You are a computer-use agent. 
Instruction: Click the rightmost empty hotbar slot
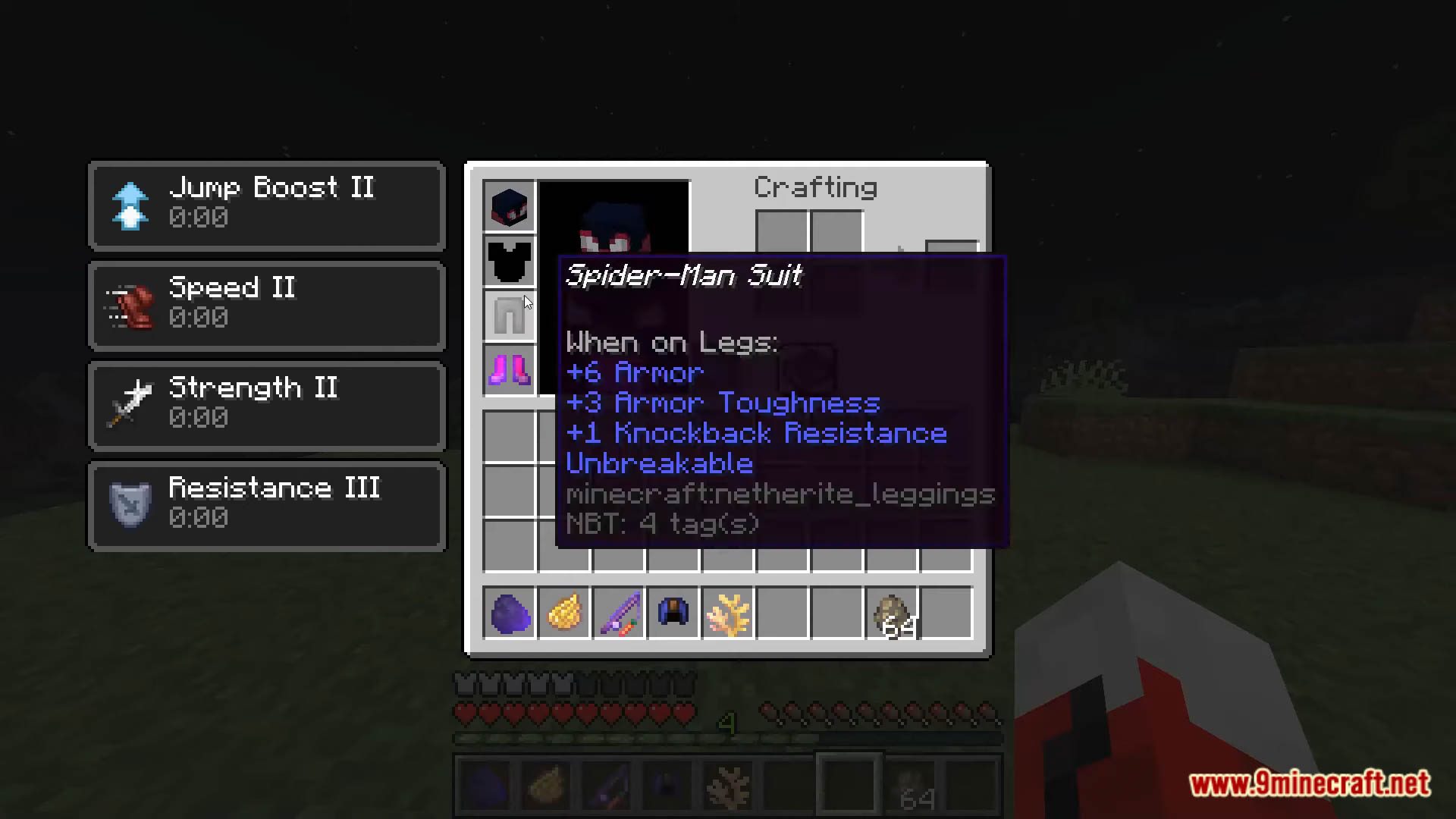(x=946, y=613)
